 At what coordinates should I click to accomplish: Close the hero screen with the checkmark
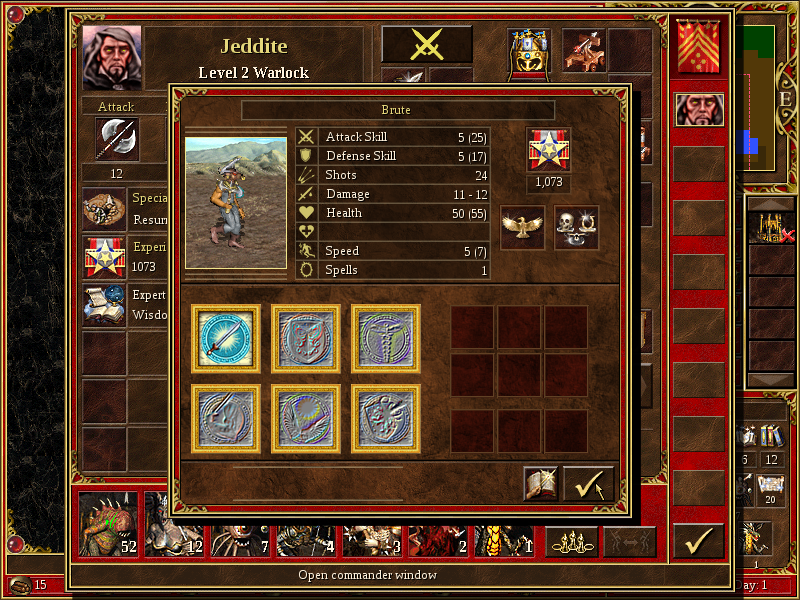pyautogui.click(x=698, y=541)
